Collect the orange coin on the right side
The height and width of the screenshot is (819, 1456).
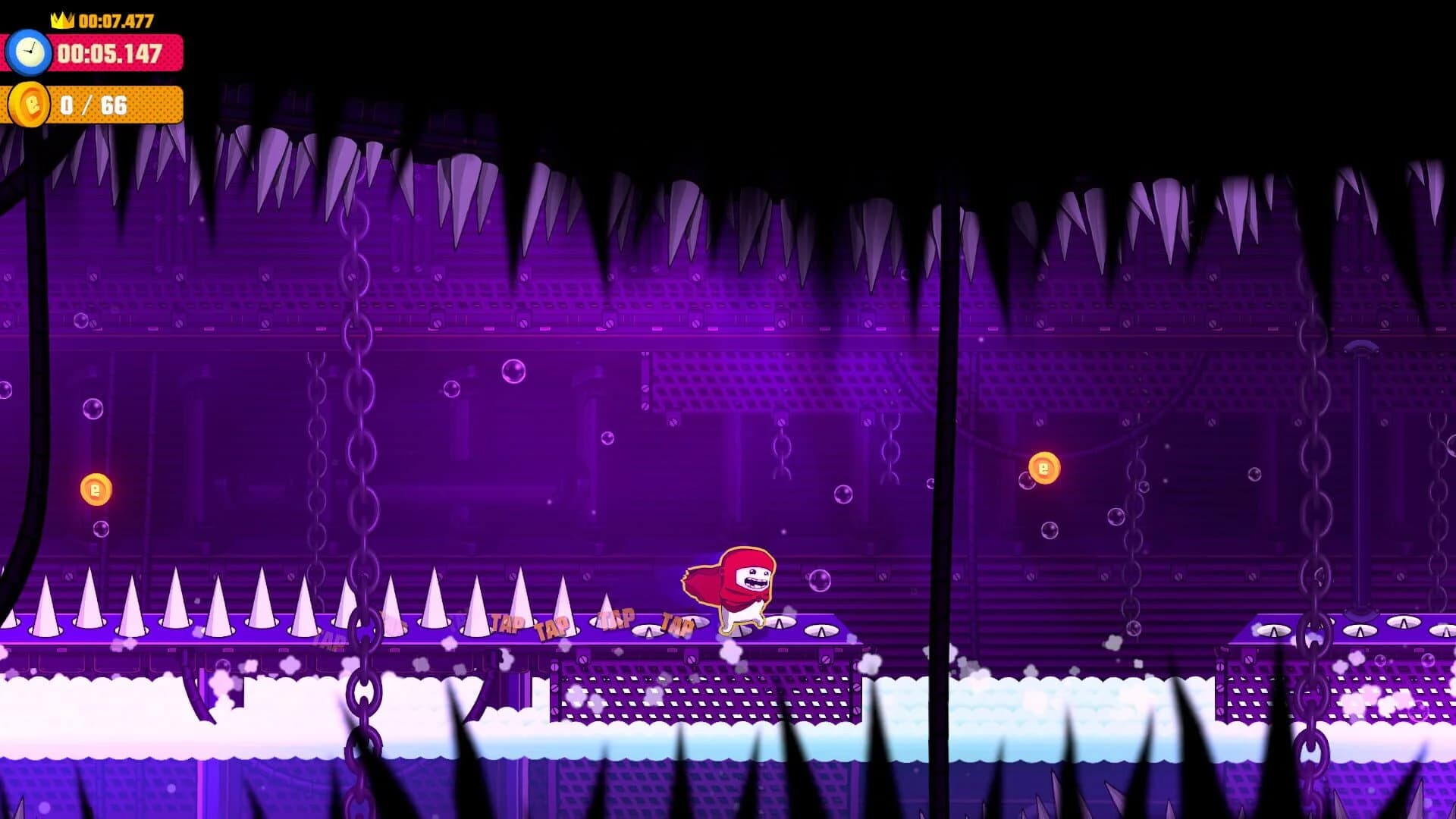[1044, 469]
